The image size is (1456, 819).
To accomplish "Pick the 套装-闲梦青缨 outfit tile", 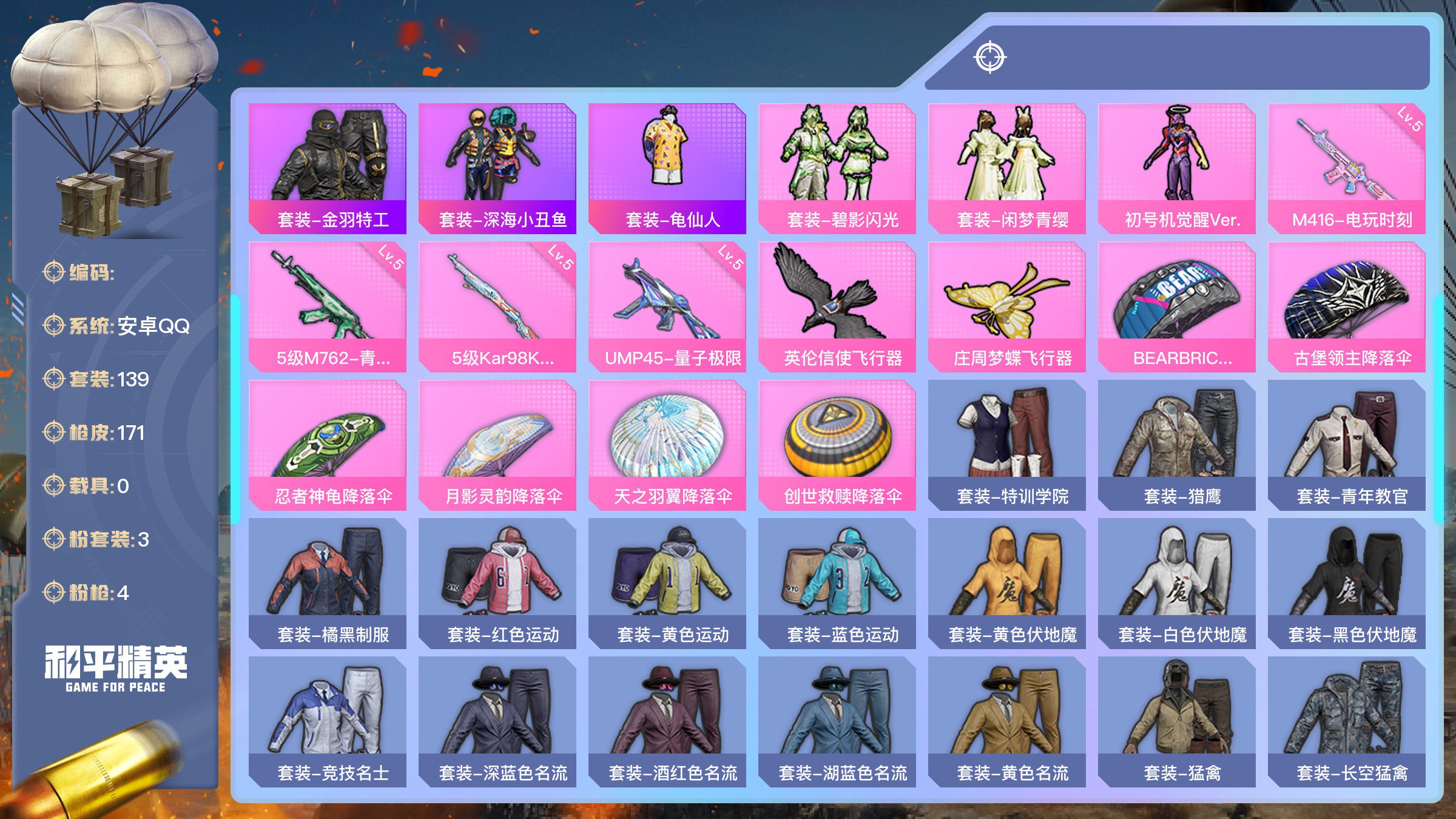I will coord(1007,168).
